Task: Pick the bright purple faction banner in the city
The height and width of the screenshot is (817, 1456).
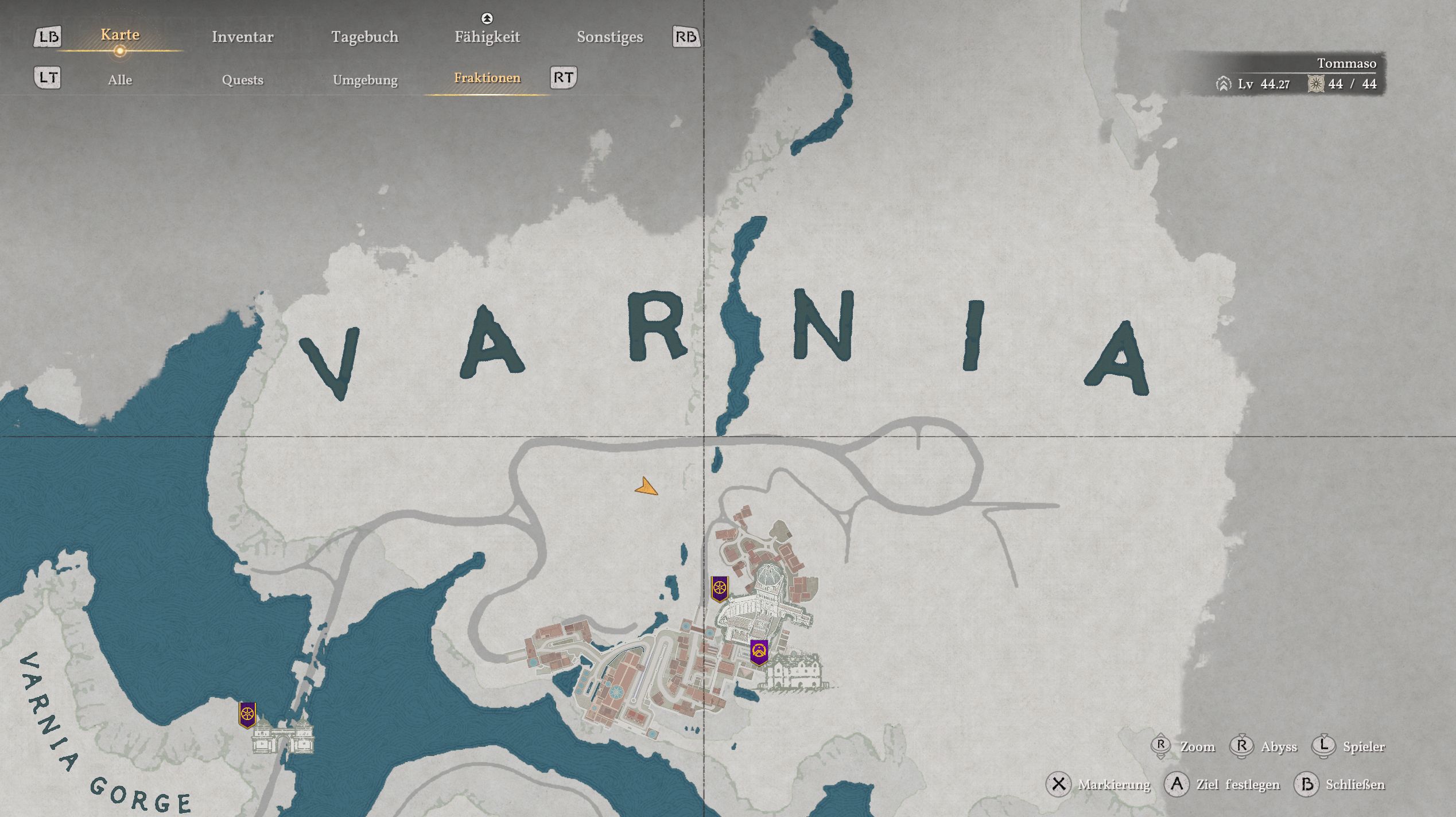Action: coord(759,652)
